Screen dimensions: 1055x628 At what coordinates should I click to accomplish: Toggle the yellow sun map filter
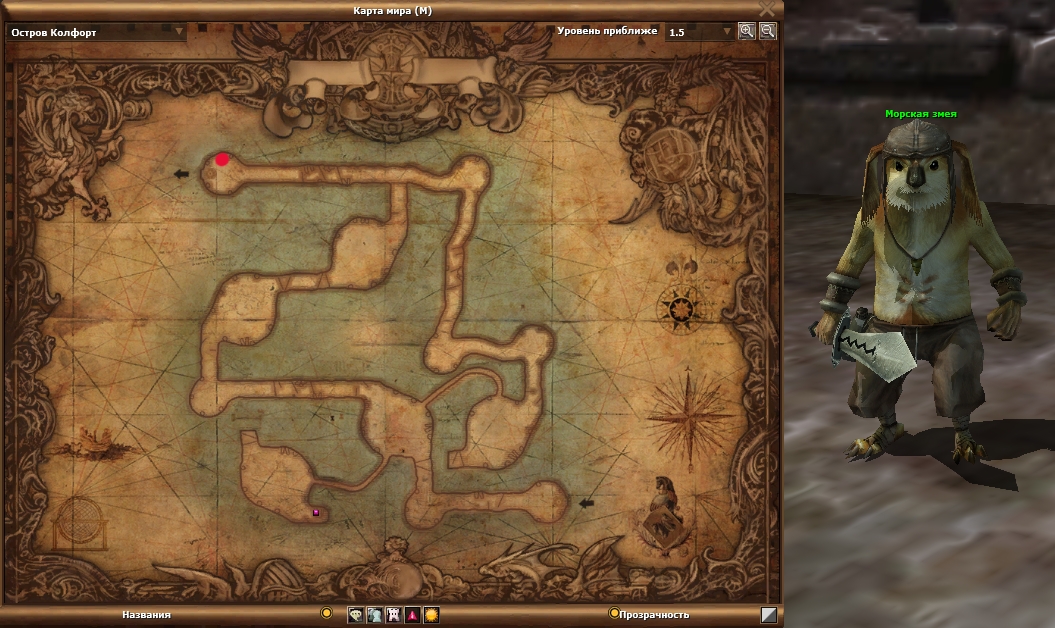(431, 615)
